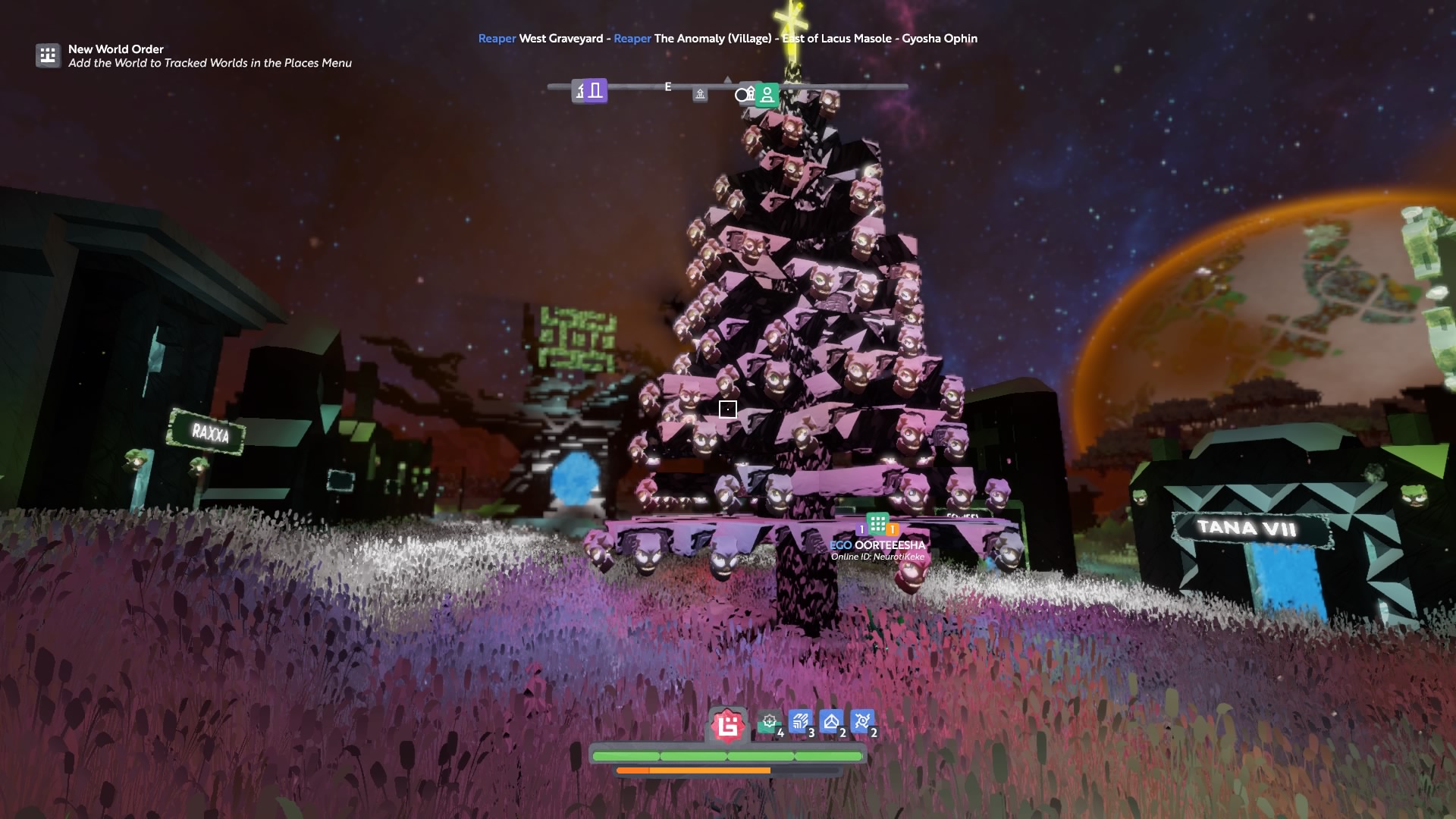Click the red pixel-face badge icon
The width and height of the screenshot is (1456, 819).
click(x=728, y=726)
